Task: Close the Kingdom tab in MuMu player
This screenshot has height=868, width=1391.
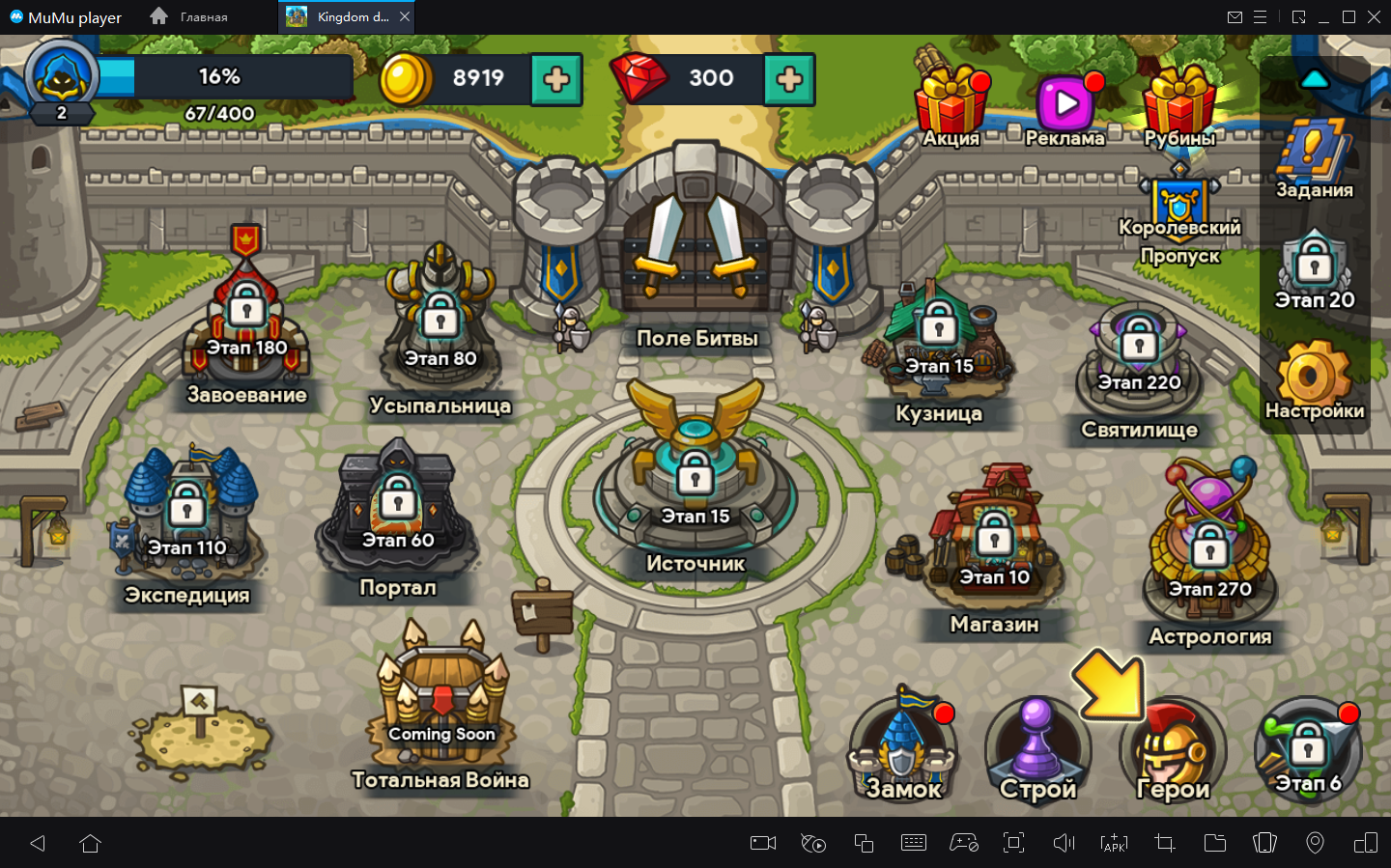Action: click(405, 17)
